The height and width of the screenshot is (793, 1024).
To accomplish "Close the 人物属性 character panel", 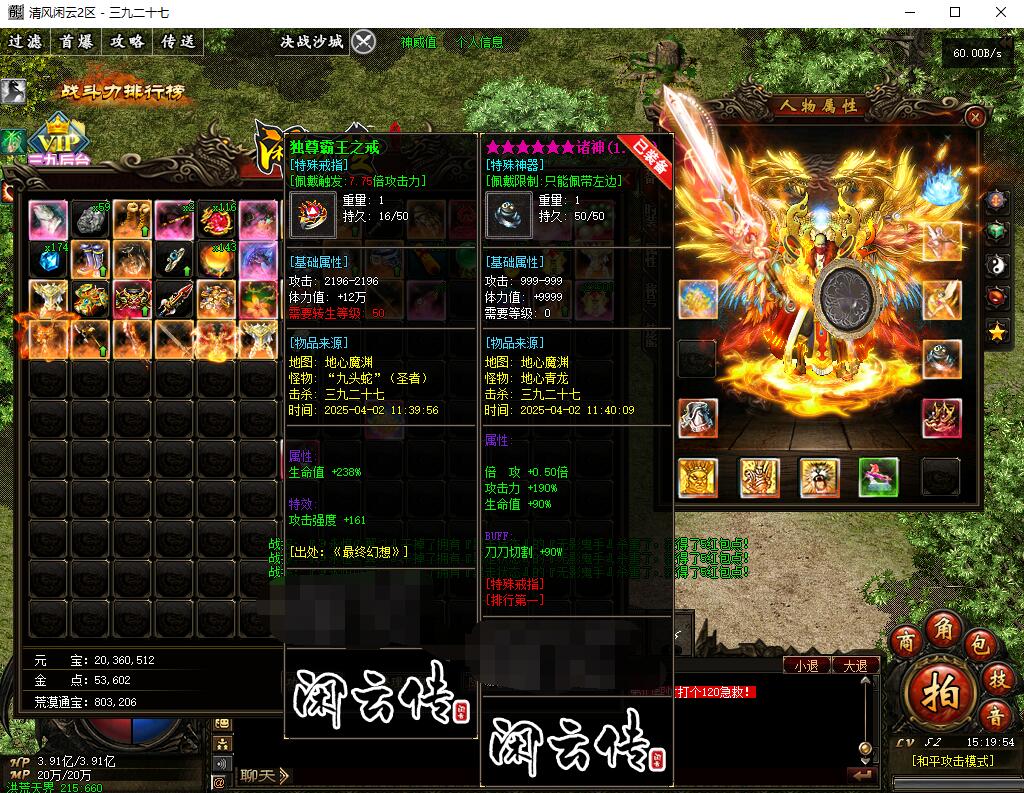I will coord(975,117).
